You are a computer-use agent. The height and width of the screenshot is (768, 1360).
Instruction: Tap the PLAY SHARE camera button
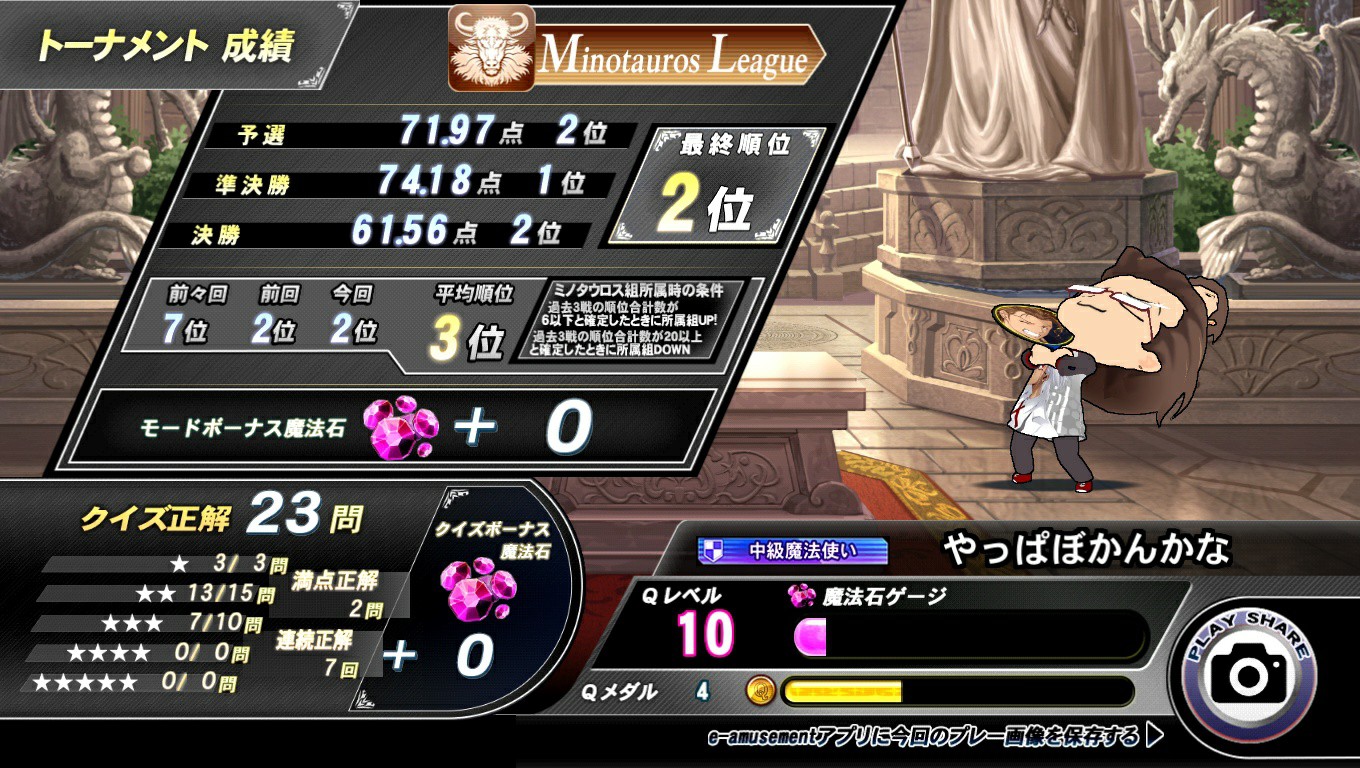[x=1249, y=670]
